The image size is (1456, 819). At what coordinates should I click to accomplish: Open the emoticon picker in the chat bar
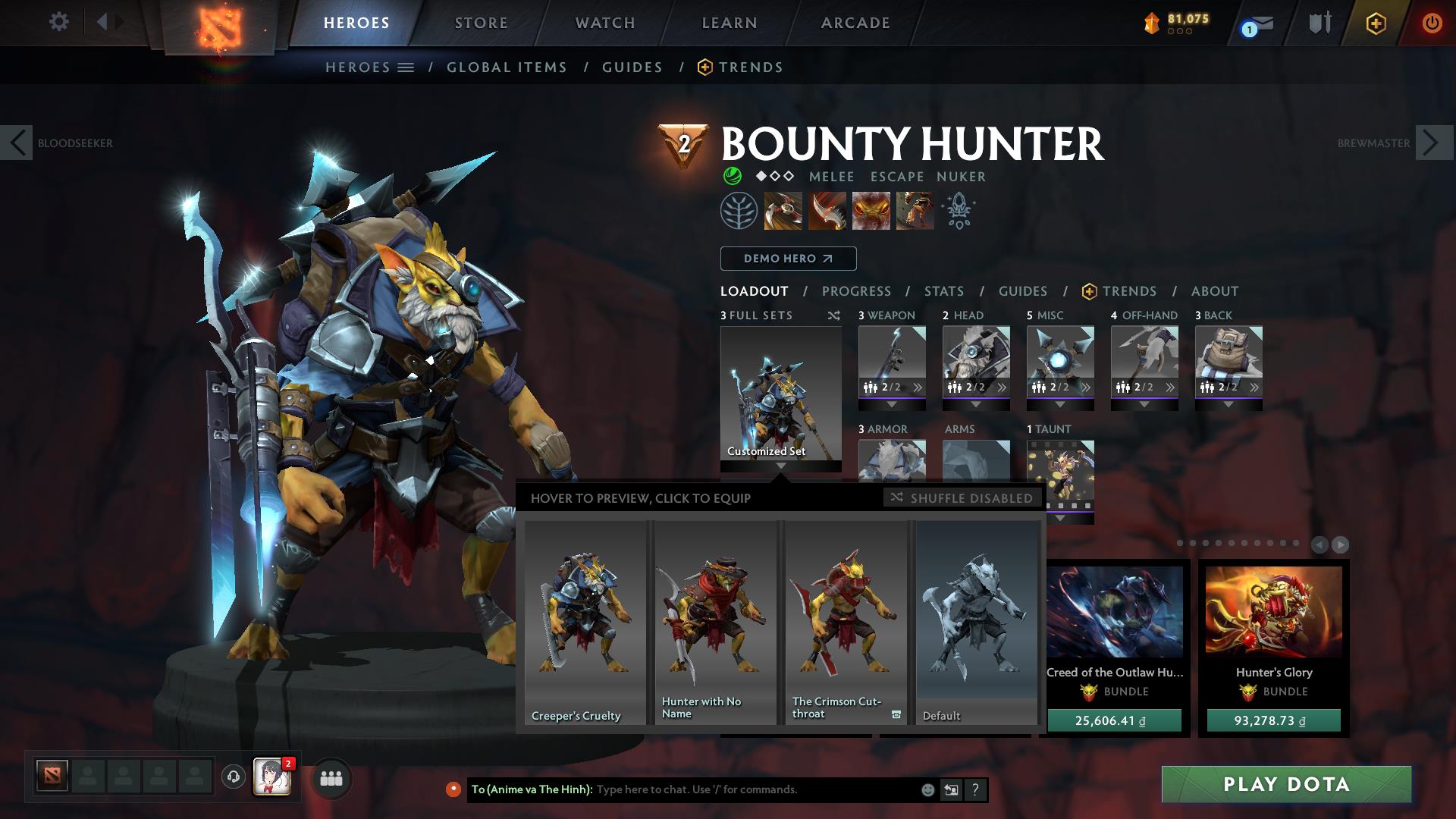(x=927, y=789)
